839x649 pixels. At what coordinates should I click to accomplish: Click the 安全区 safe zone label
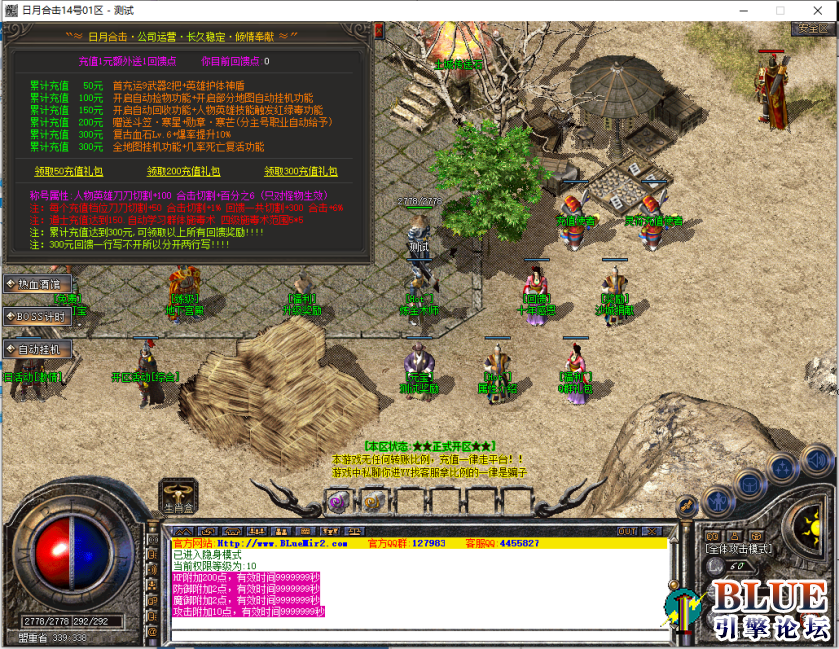pos(808,28)
